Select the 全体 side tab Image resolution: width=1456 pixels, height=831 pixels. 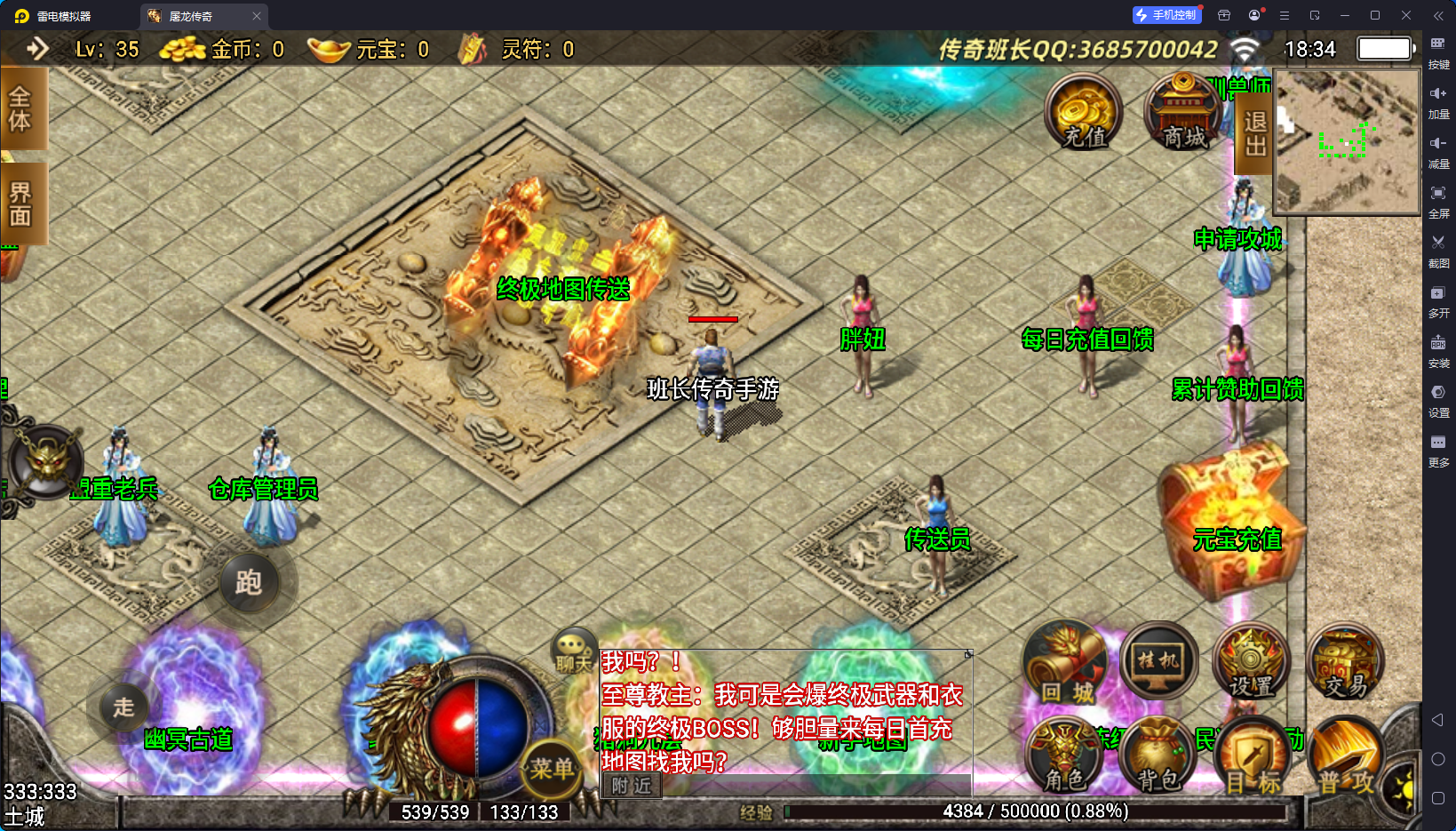(x=20, y=109)
